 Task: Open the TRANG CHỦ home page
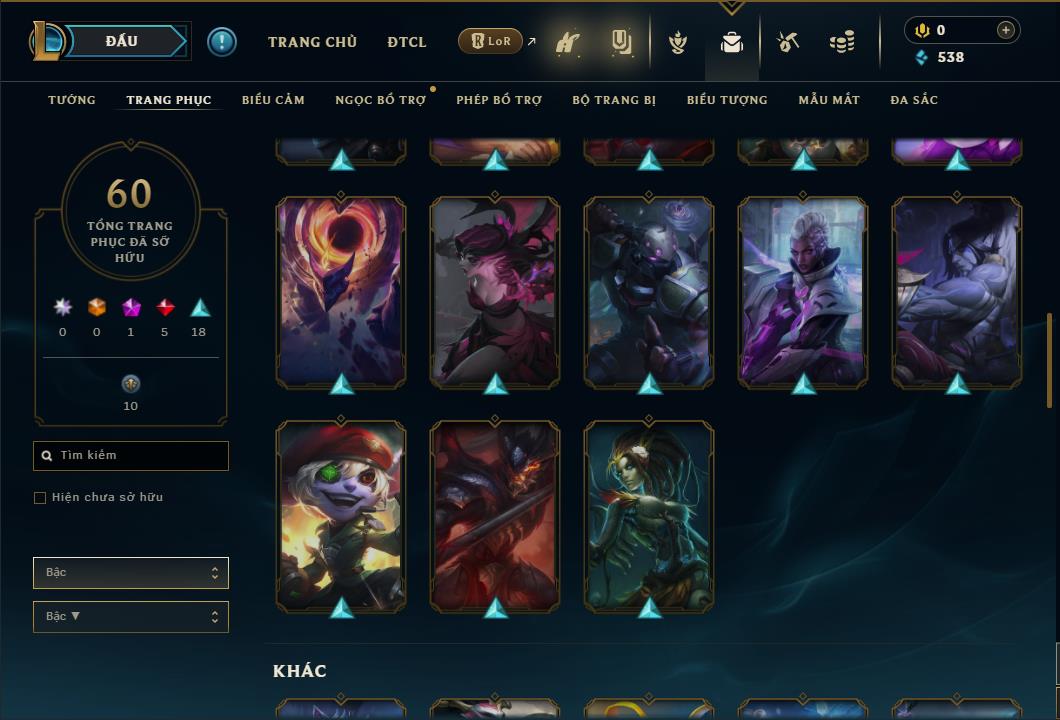click(312, 42)
